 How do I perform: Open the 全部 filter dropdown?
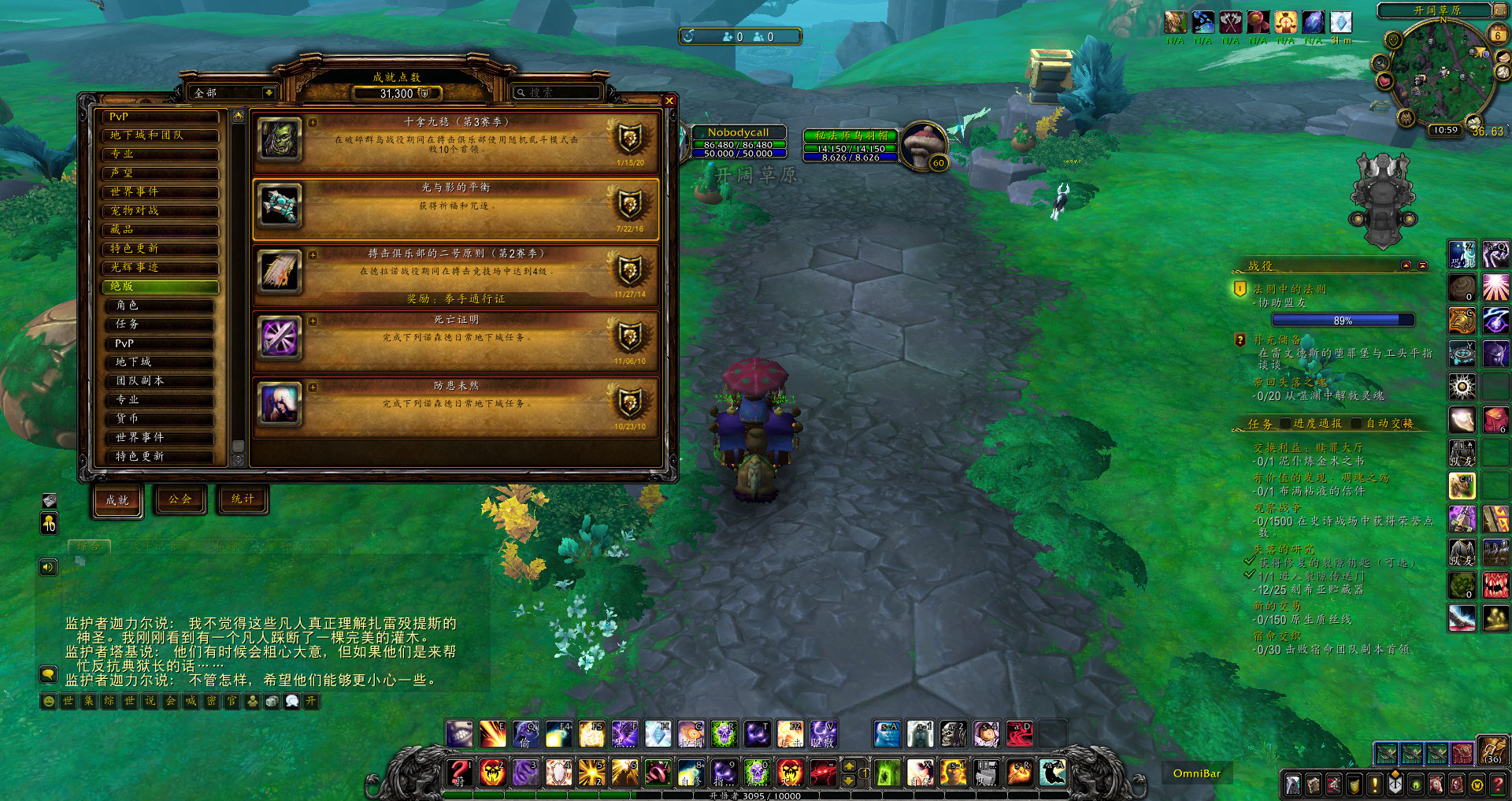(269, 93)
